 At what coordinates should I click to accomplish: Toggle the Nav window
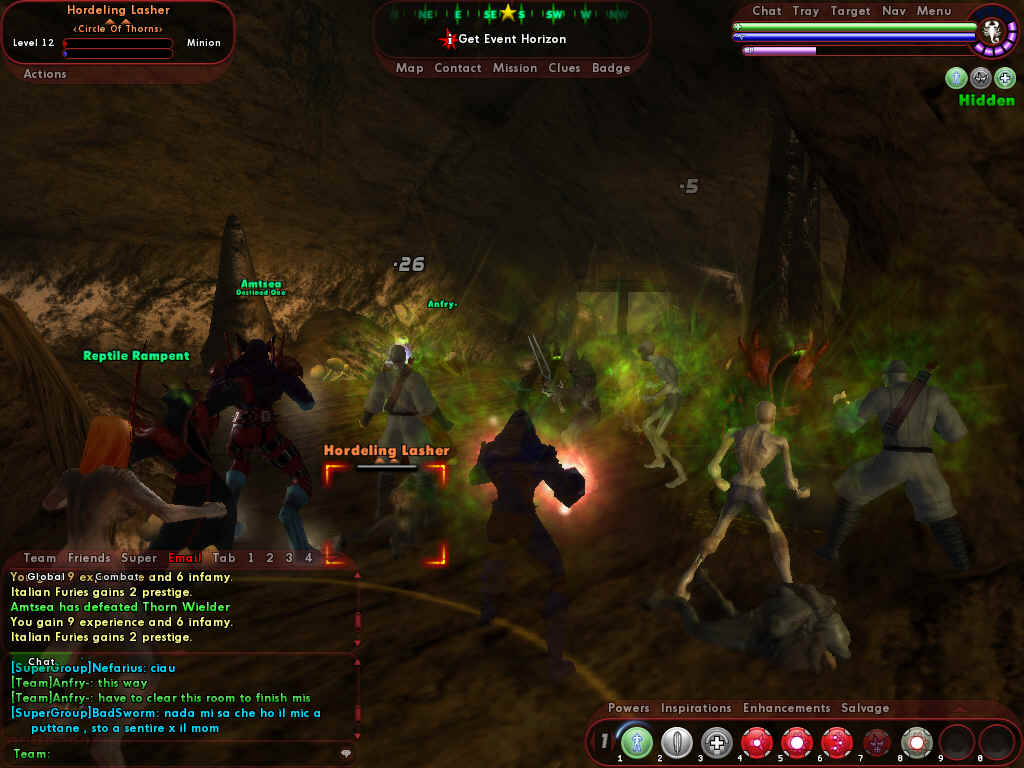[894, 11]
